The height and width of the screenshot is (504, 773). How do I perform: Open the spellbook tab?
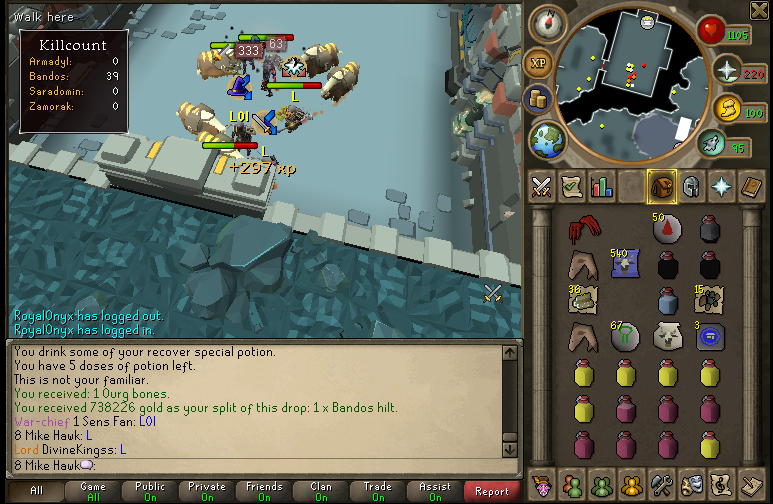pos(750,187)
